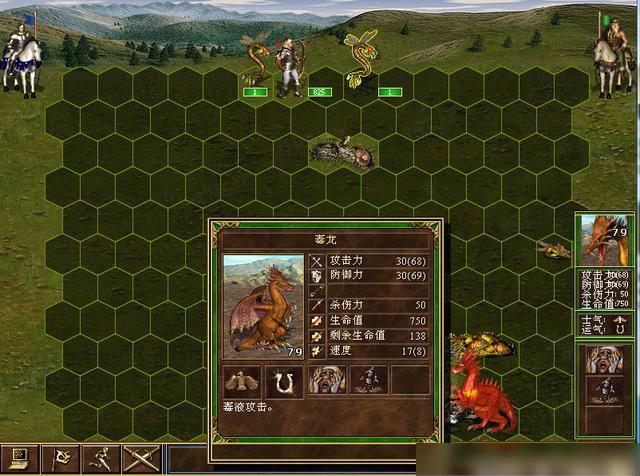
Task: Select the screaming face effect in the side panel
Action: [603, 360]
